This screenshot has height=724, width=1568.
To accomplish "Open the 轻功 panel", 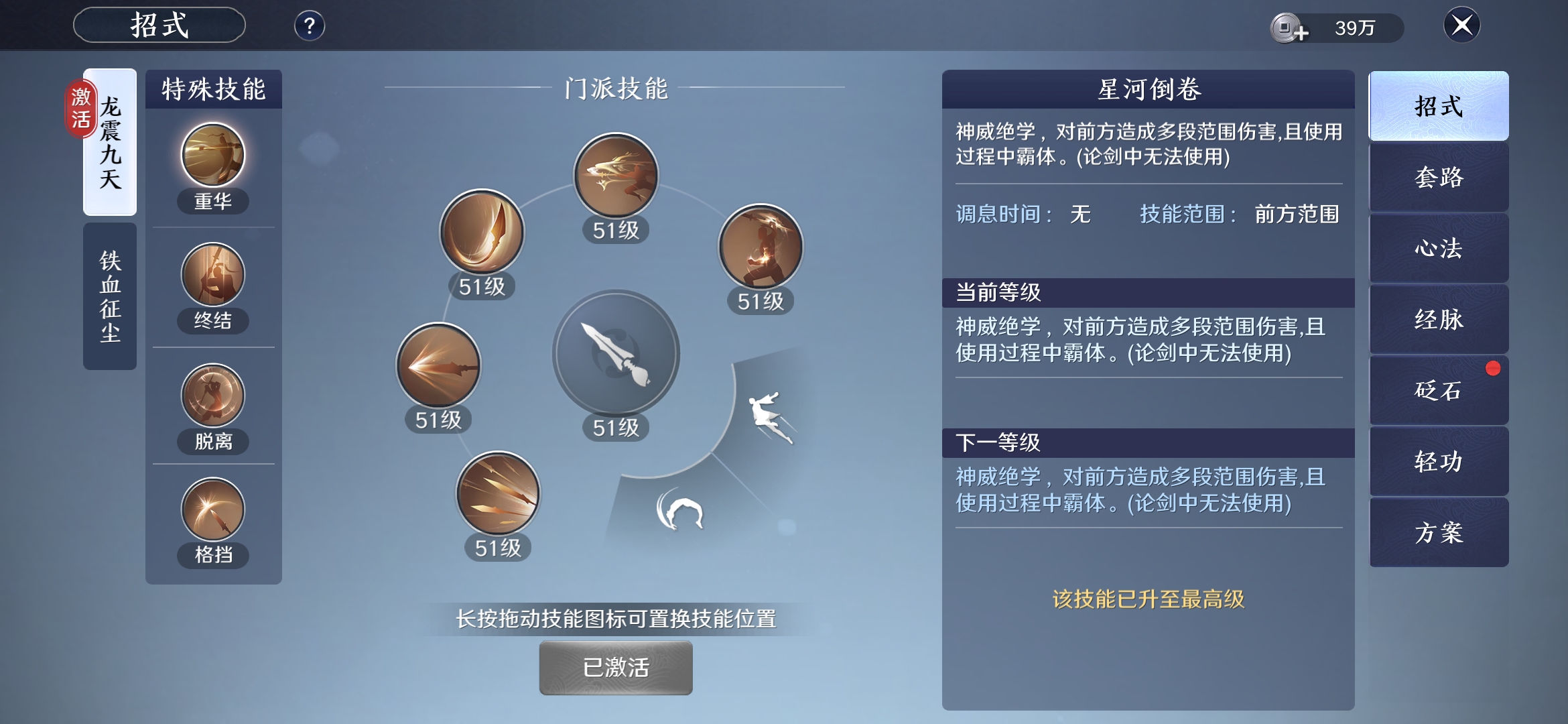I will [x=1438, y=462].
